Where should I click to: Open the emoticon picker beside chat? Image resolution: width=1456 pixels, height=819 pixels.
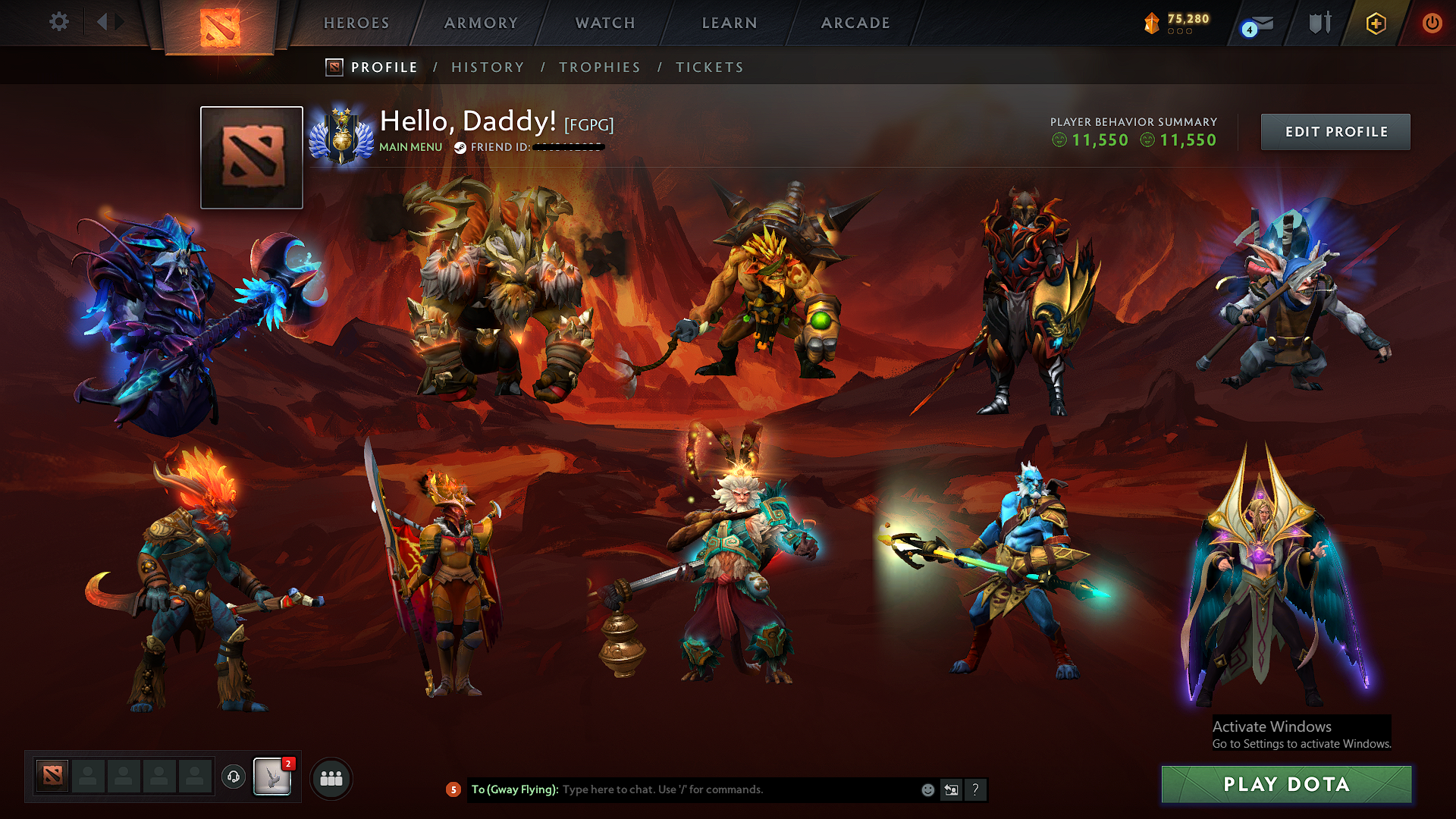(927, 789)
